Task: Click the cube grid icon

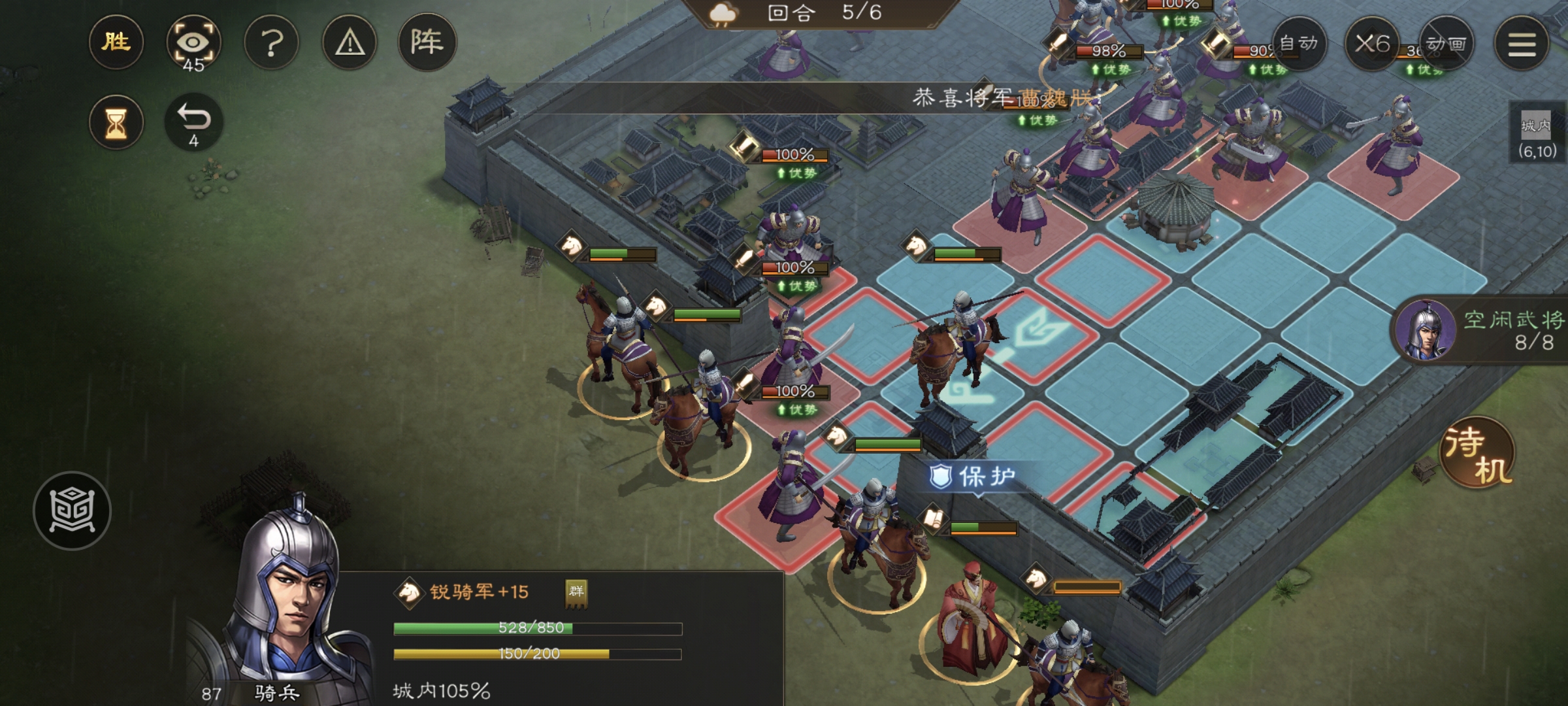Action: [72, 511]
